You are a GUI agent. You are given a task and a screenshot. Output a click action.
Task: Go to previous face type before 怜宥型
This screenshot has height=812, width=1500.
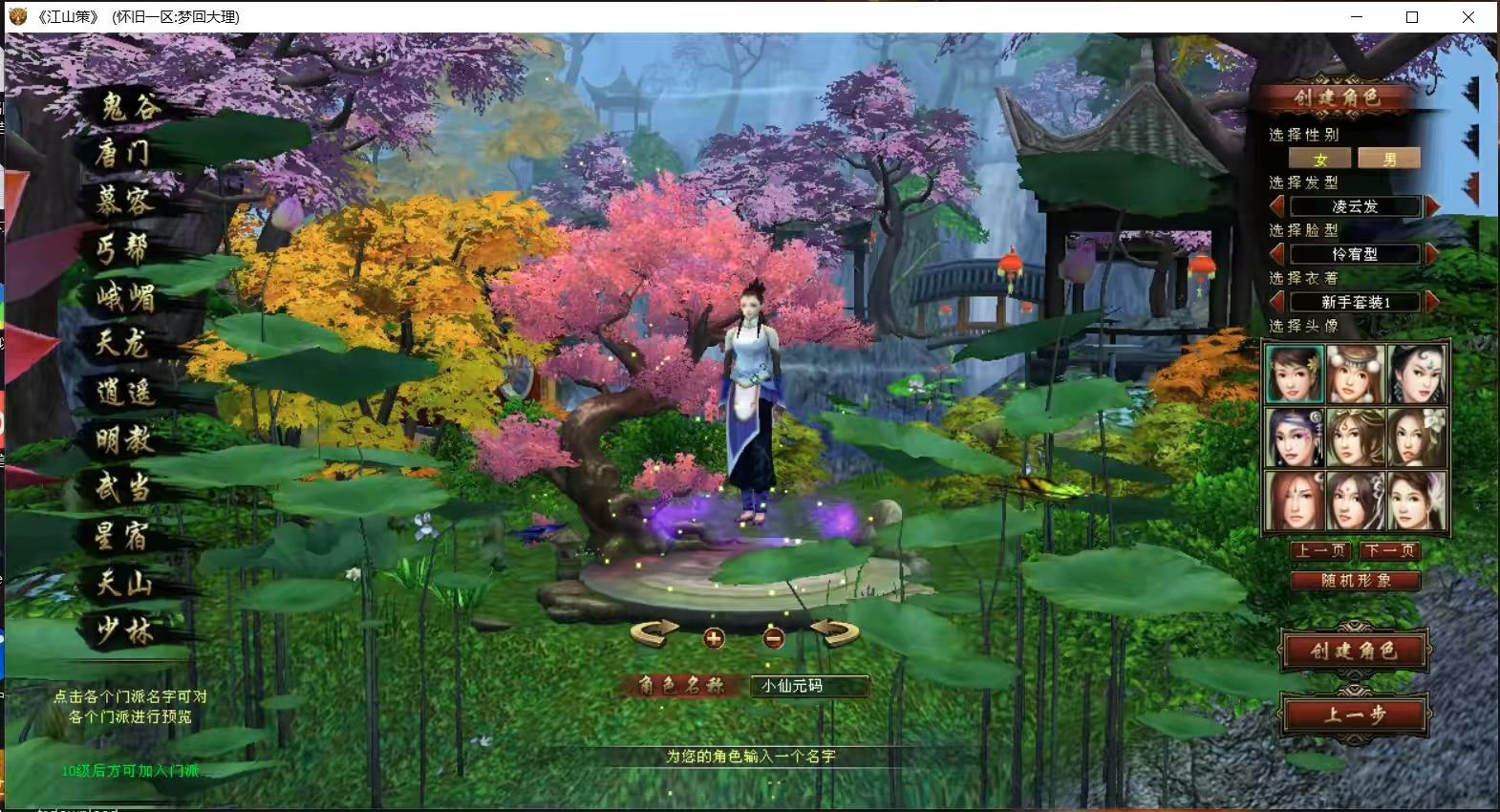click(x=1277, y=254)
